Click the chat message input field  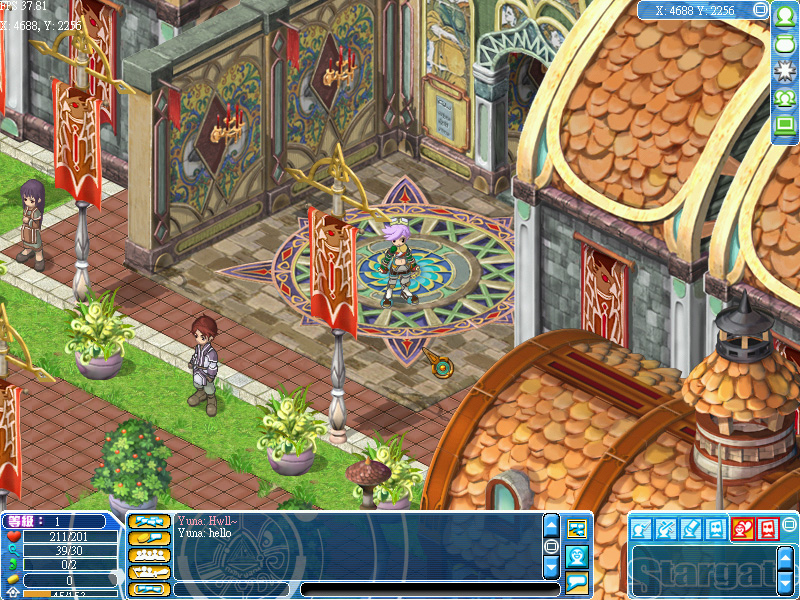[x=430, y=589]
